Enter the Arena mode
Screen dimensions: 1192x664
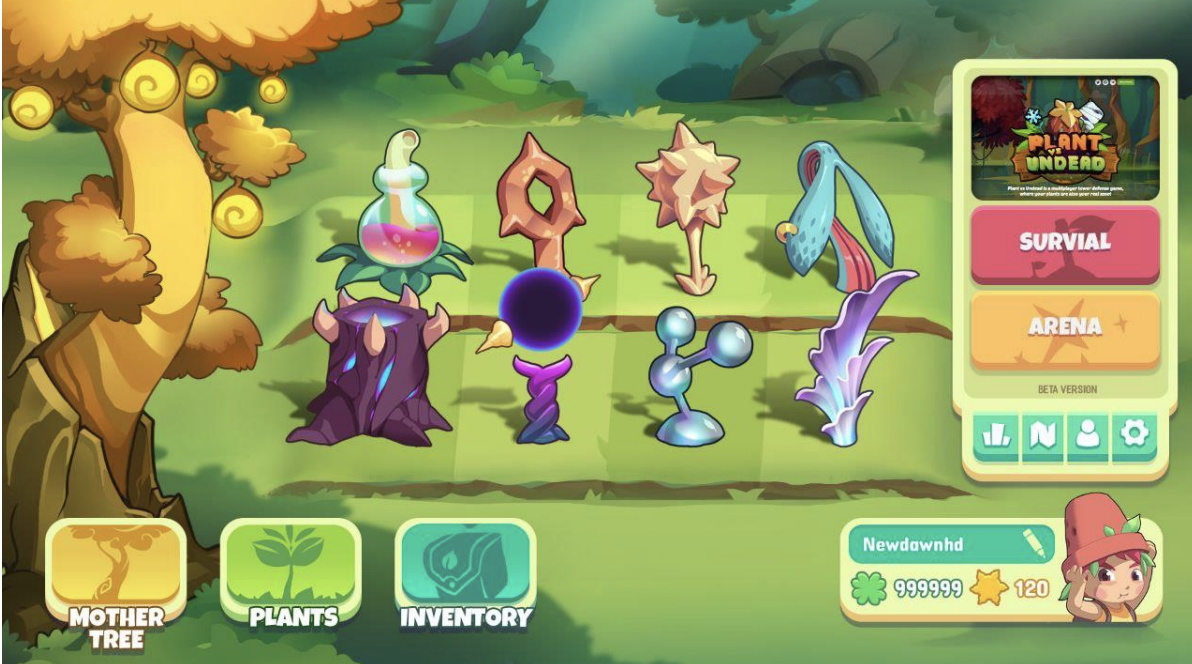[1065, 328]
